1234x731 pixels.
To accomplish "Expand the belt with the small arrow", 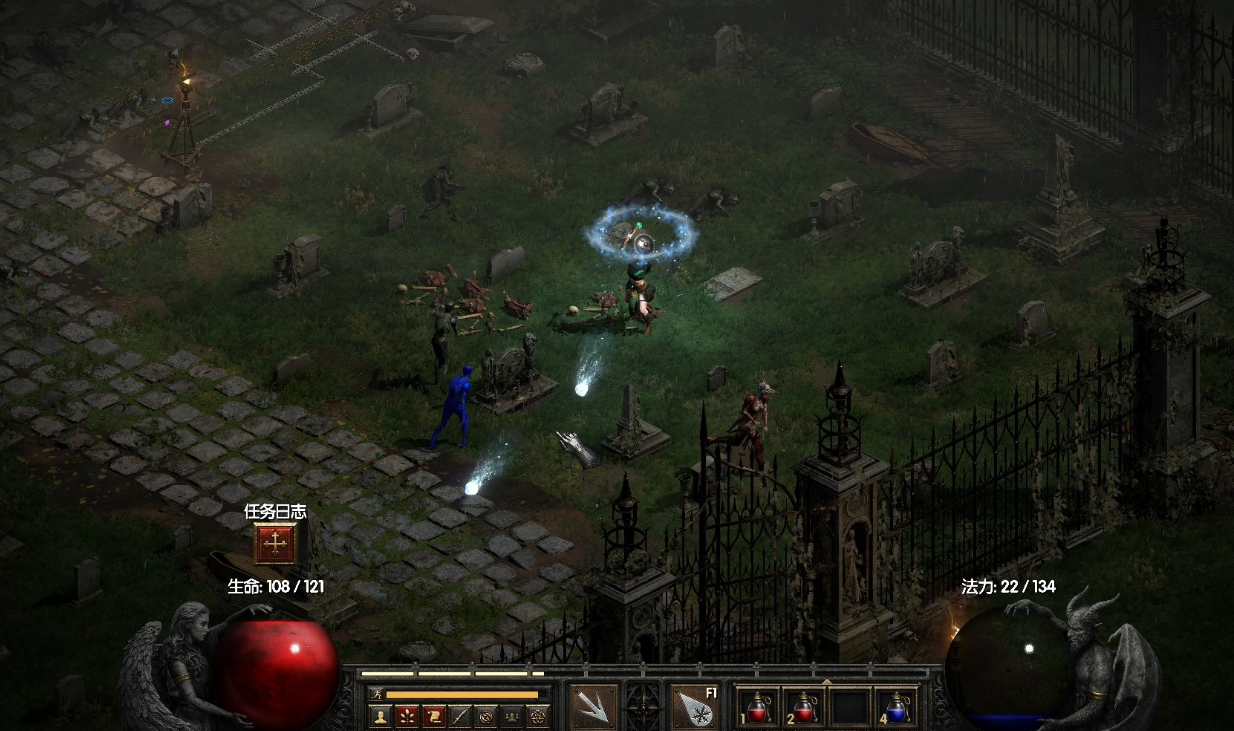I will coord(827,682).
